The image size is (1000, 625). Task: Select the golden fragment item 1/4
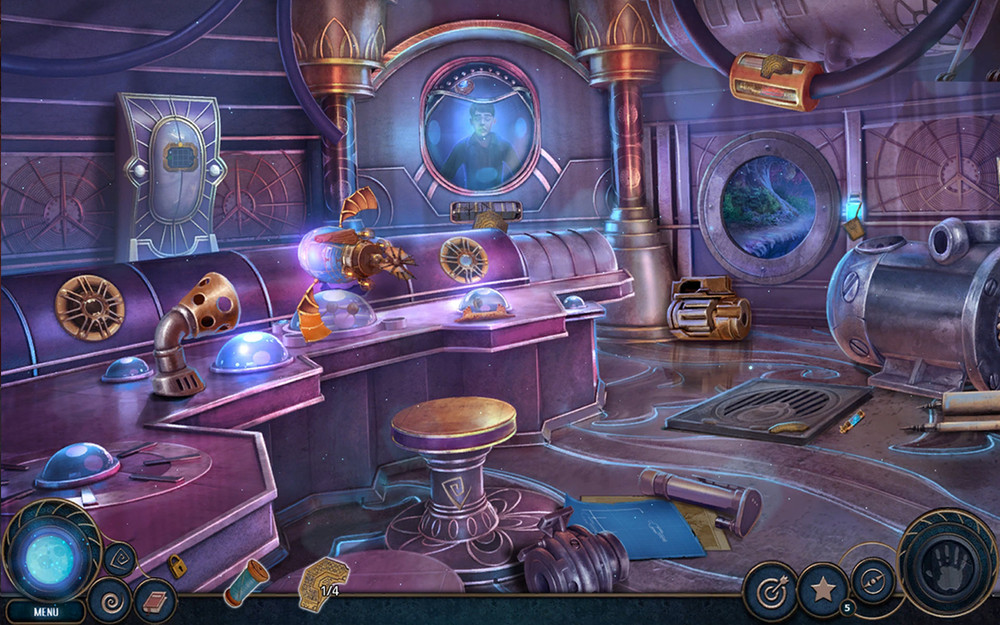tap(323, 583)
